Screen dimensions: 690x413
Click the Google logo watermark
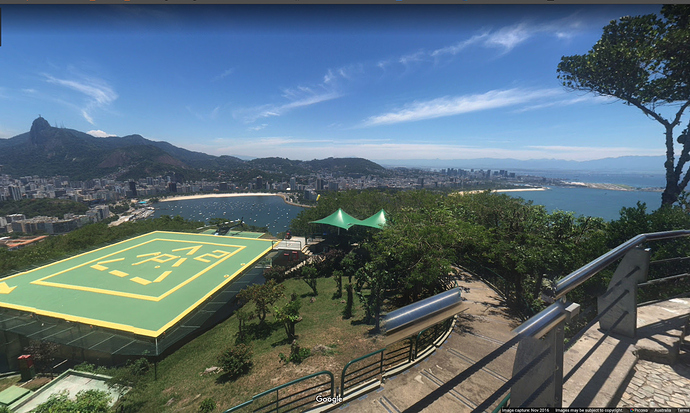(328, 399)
